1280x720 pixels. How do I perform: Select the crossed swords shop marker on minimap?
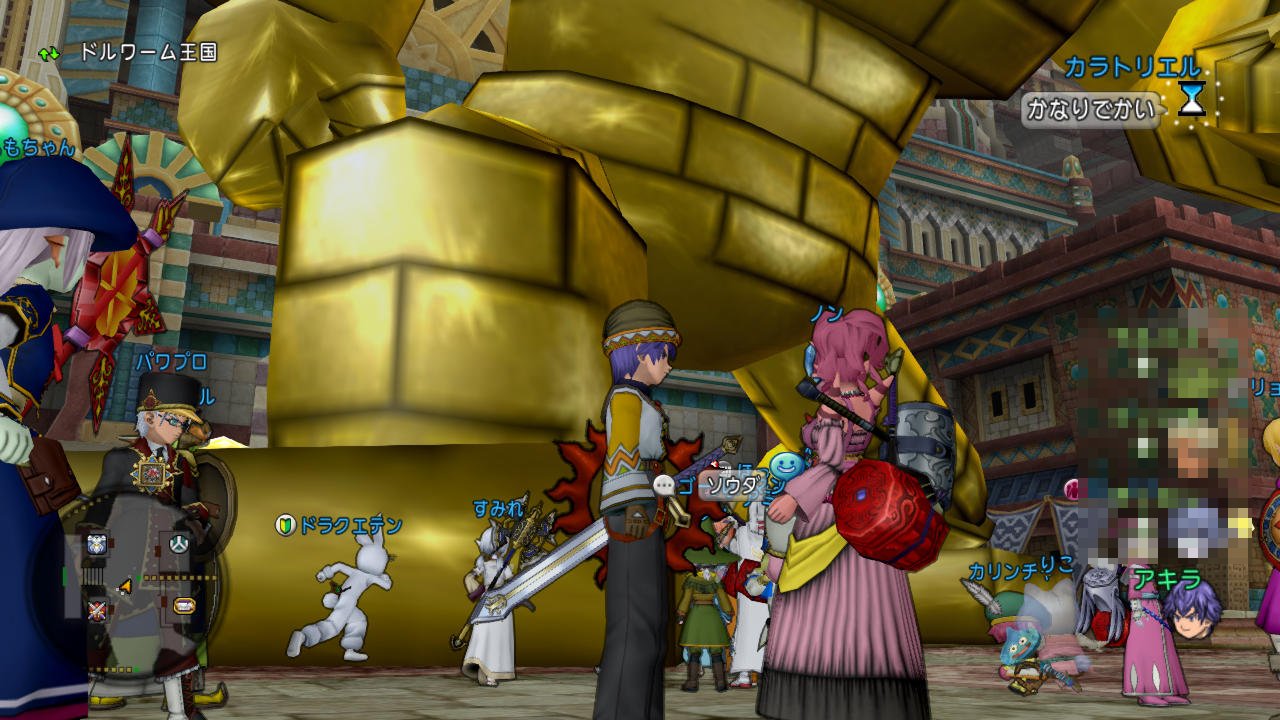point(97,610)
